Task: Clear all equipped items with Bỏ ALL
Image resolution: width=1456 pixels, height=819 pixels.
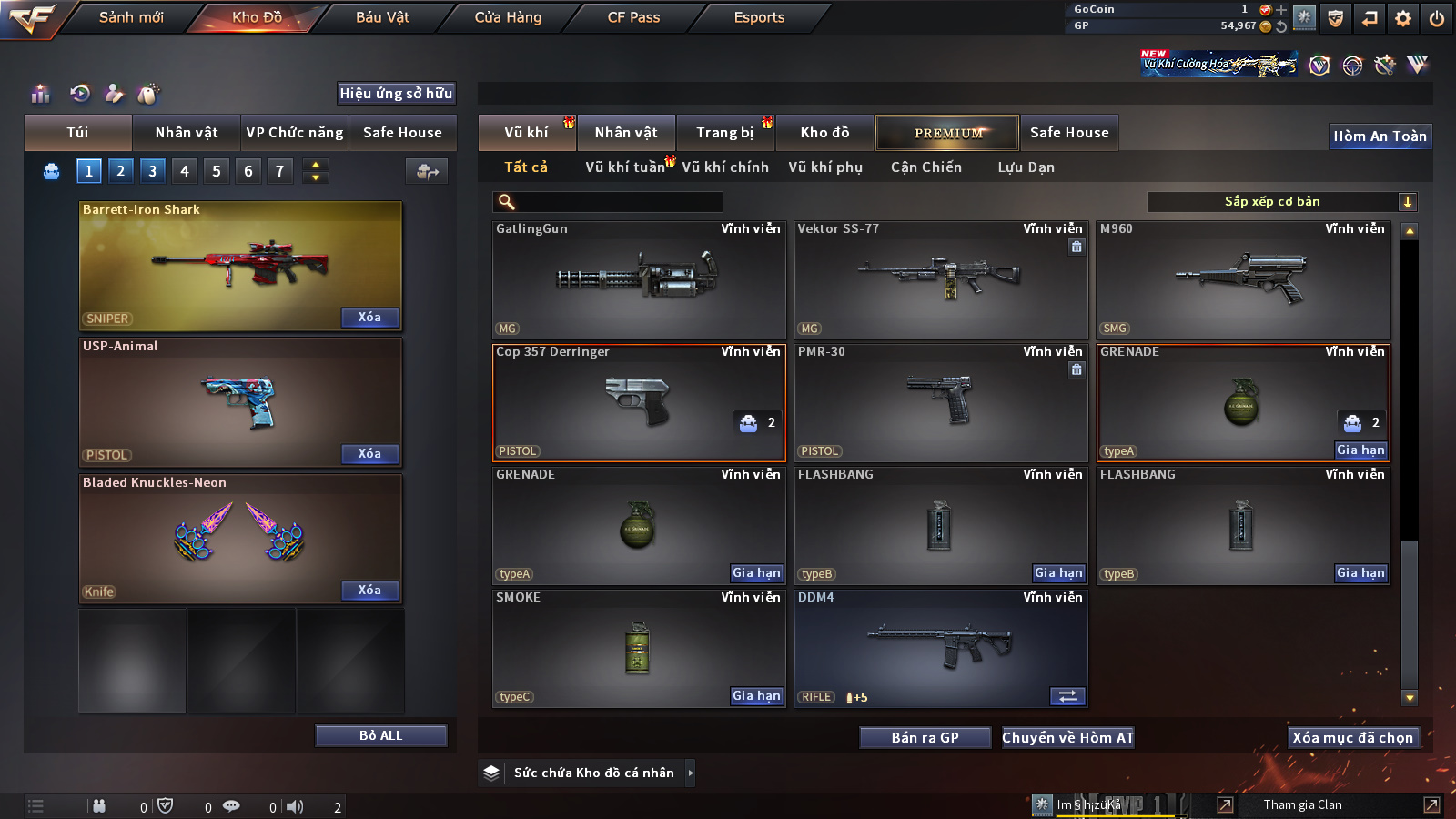Action: pos(380,735)
